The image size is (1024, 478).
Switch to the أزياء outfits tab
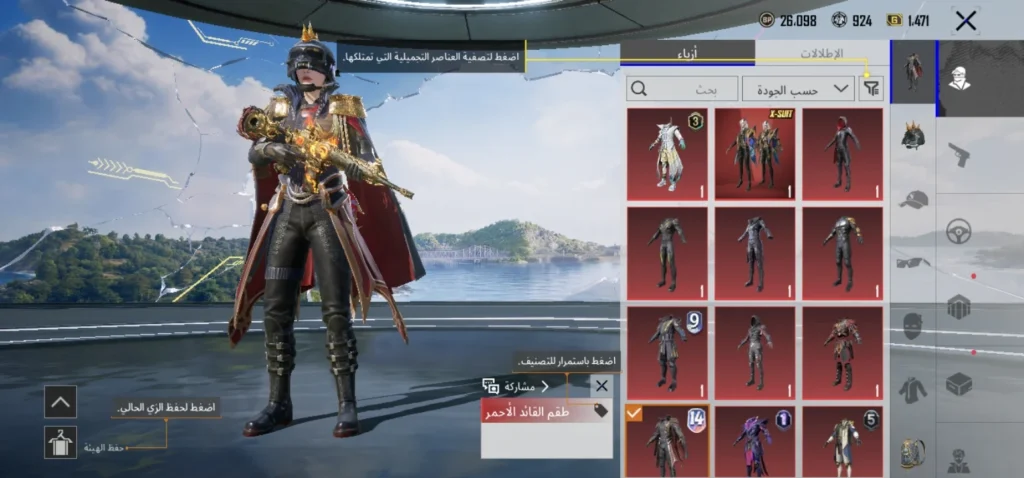[x=687, y=53]
